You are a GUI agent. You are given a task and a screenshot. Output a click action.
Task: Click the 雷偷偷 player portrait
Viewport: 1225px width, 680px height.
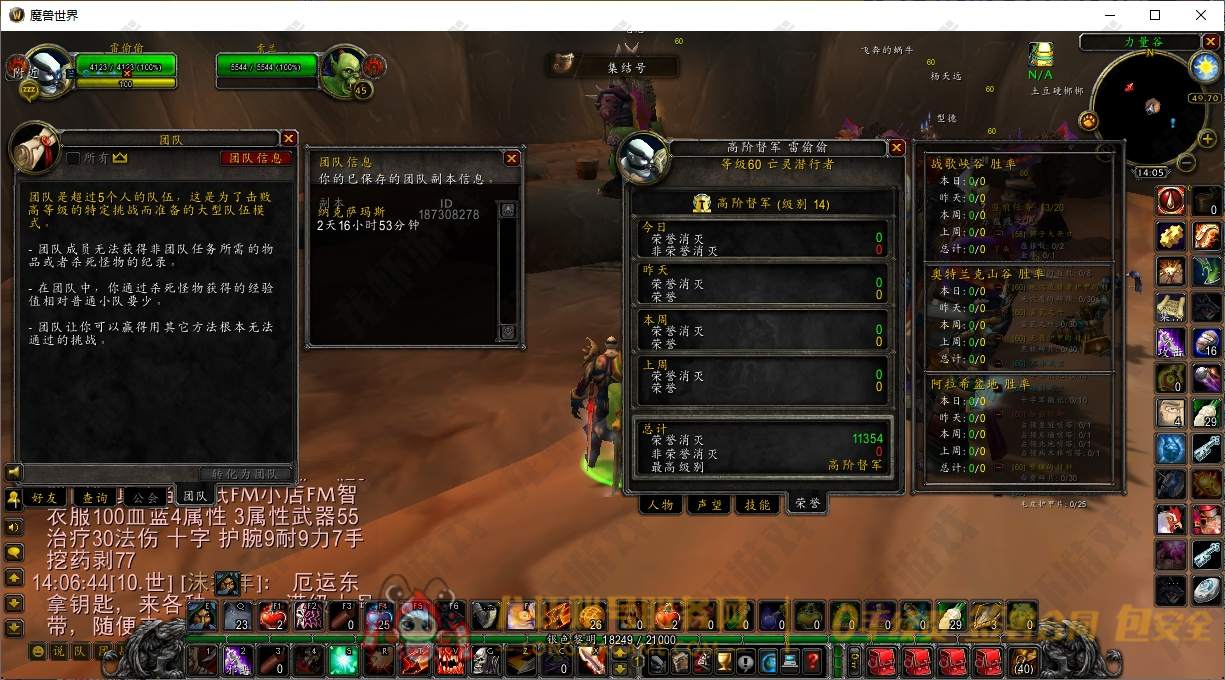pos(47,71)
